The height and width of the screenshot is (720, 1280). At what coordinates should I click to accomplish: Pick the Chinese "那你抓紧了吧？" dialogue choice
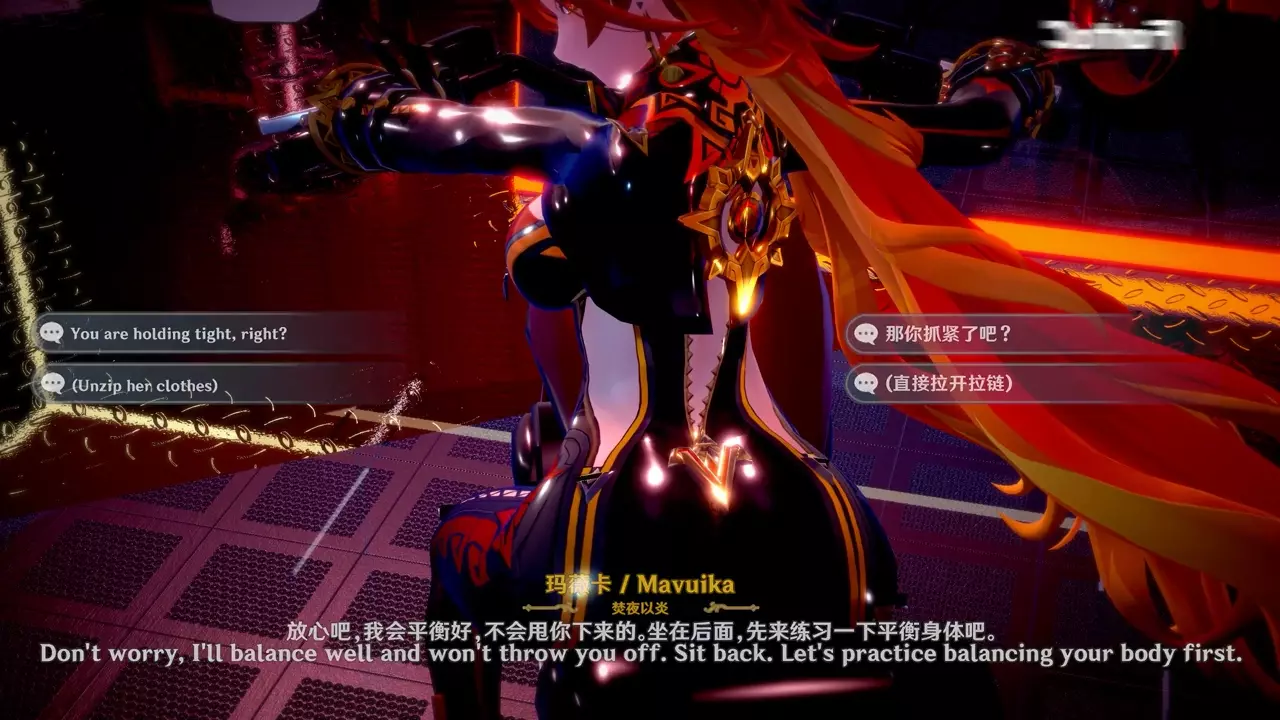point(948,334)
